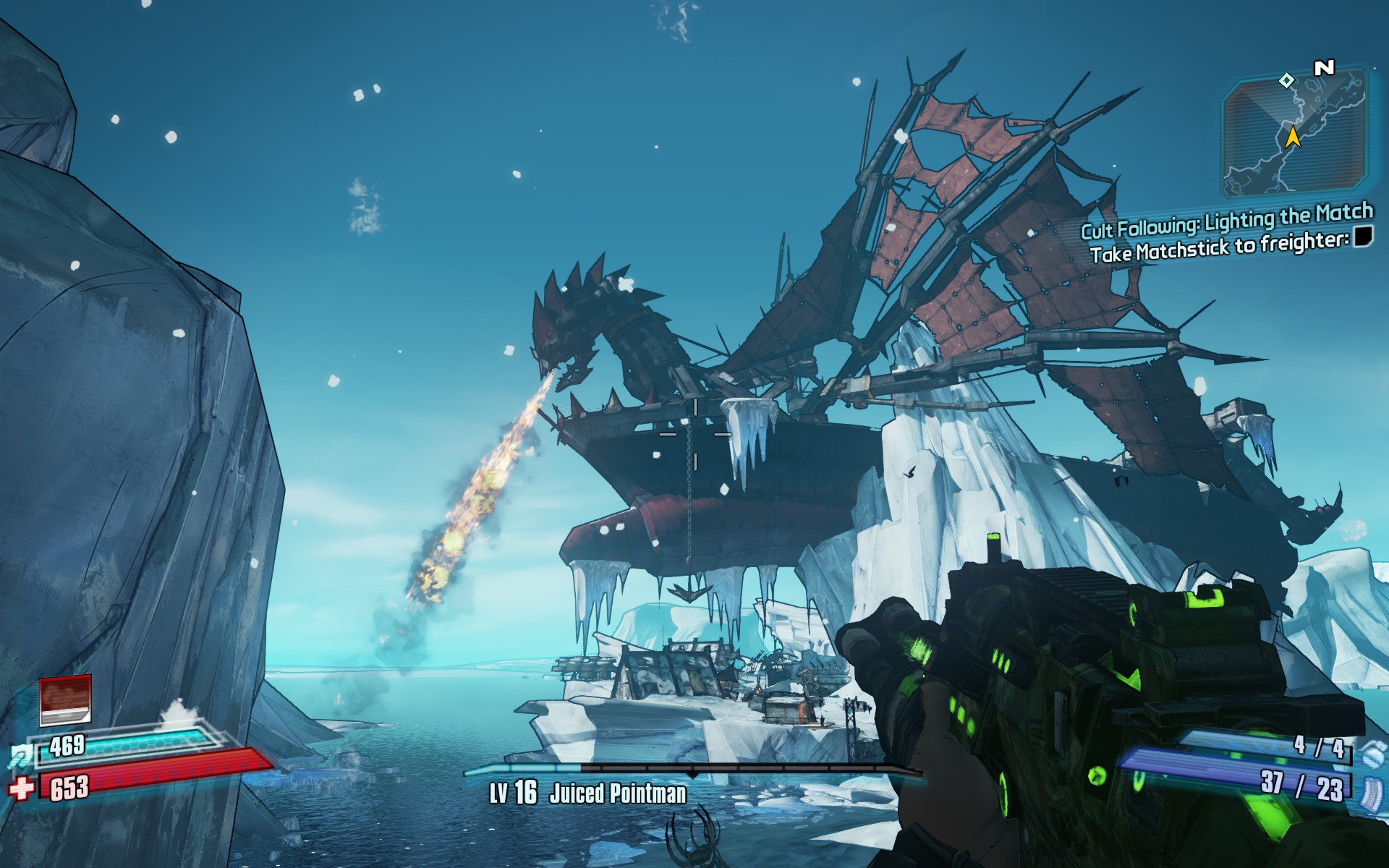Image resolution: width=1389 pixels, height=868 pixels.
Task: Tick the Take Matchstick to freighter objective box
Action: (x=1363, y=237)
